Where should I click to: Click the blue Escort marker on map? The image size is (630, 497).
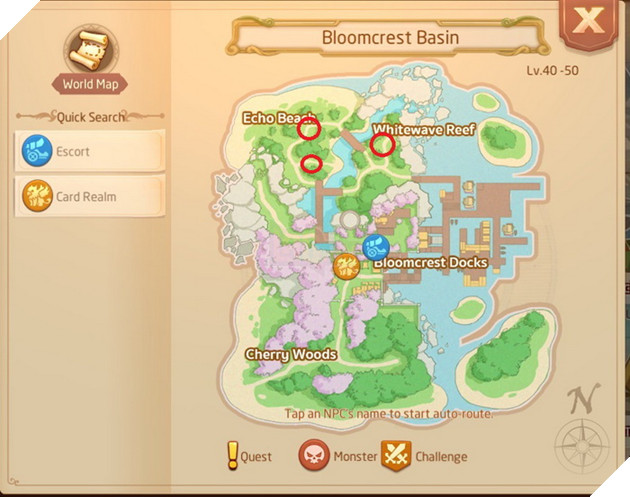tap(377, 247)
